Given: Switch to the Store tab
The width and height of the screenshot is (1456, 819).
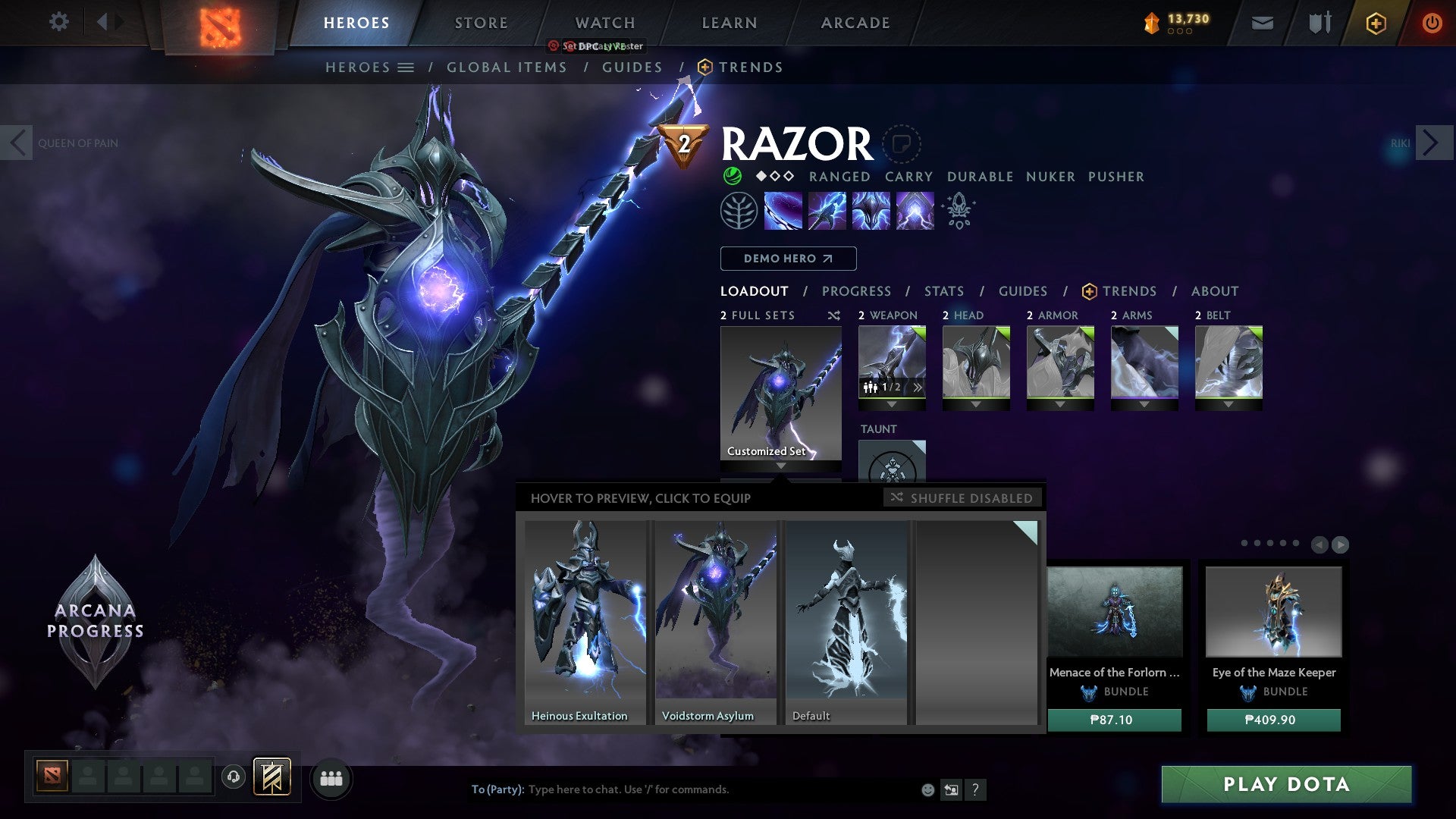Looking at the screenshot, I should point(481,23).
